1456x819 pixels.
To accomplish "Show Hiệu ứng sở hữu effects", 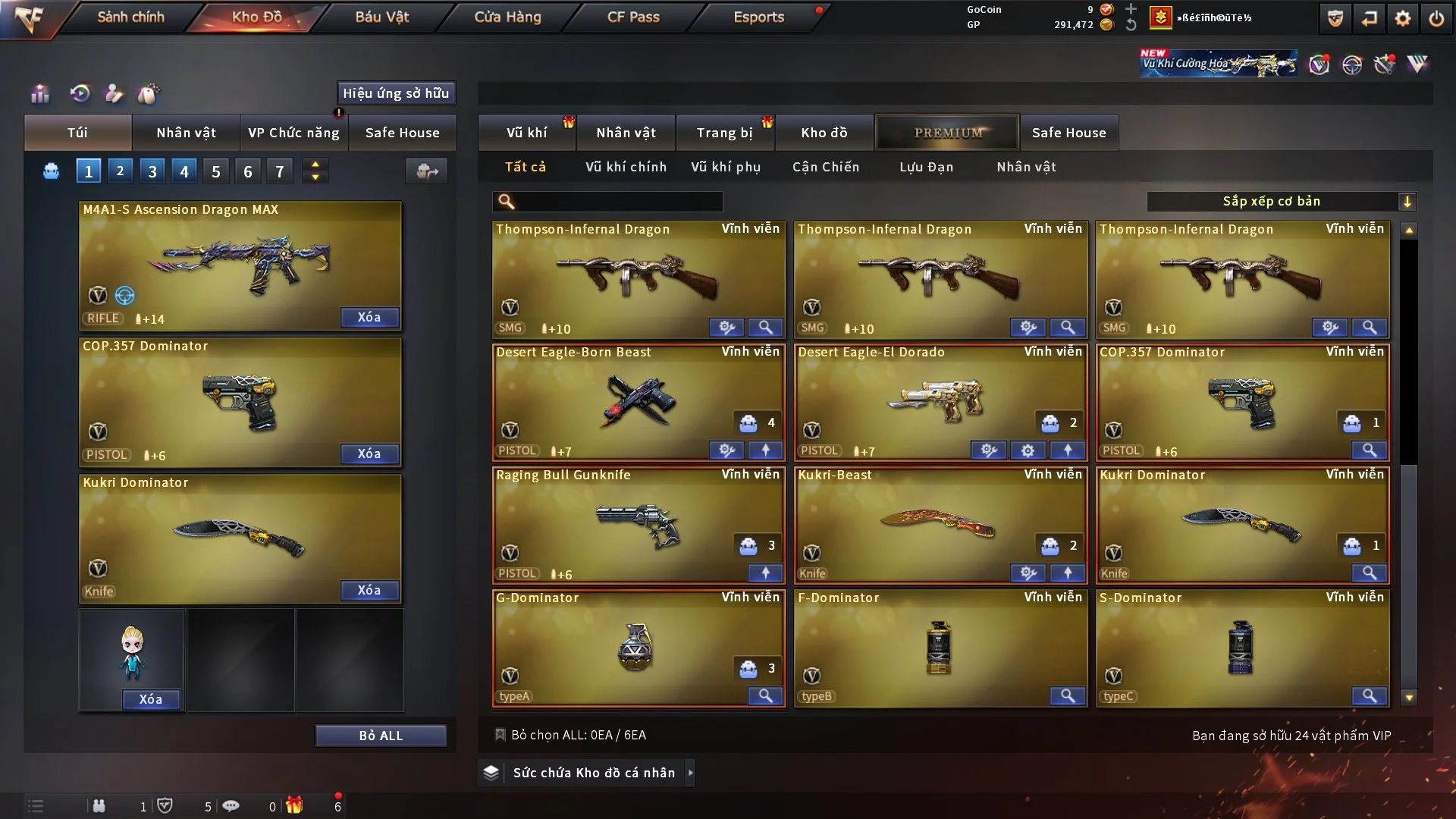I will point(396,93).
